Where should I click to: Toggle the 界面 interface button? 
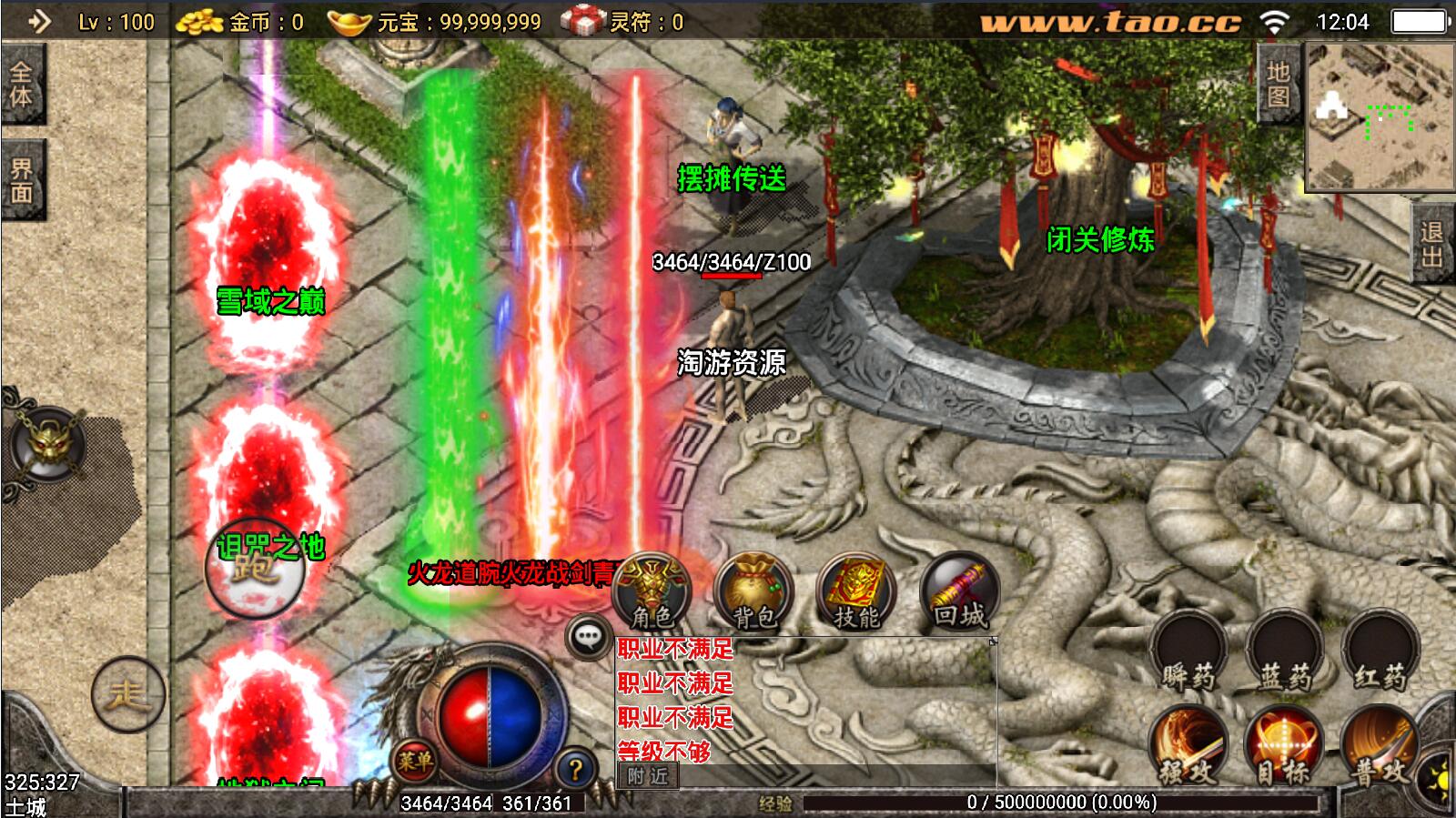pyautogui.click(x=21, y=180)
